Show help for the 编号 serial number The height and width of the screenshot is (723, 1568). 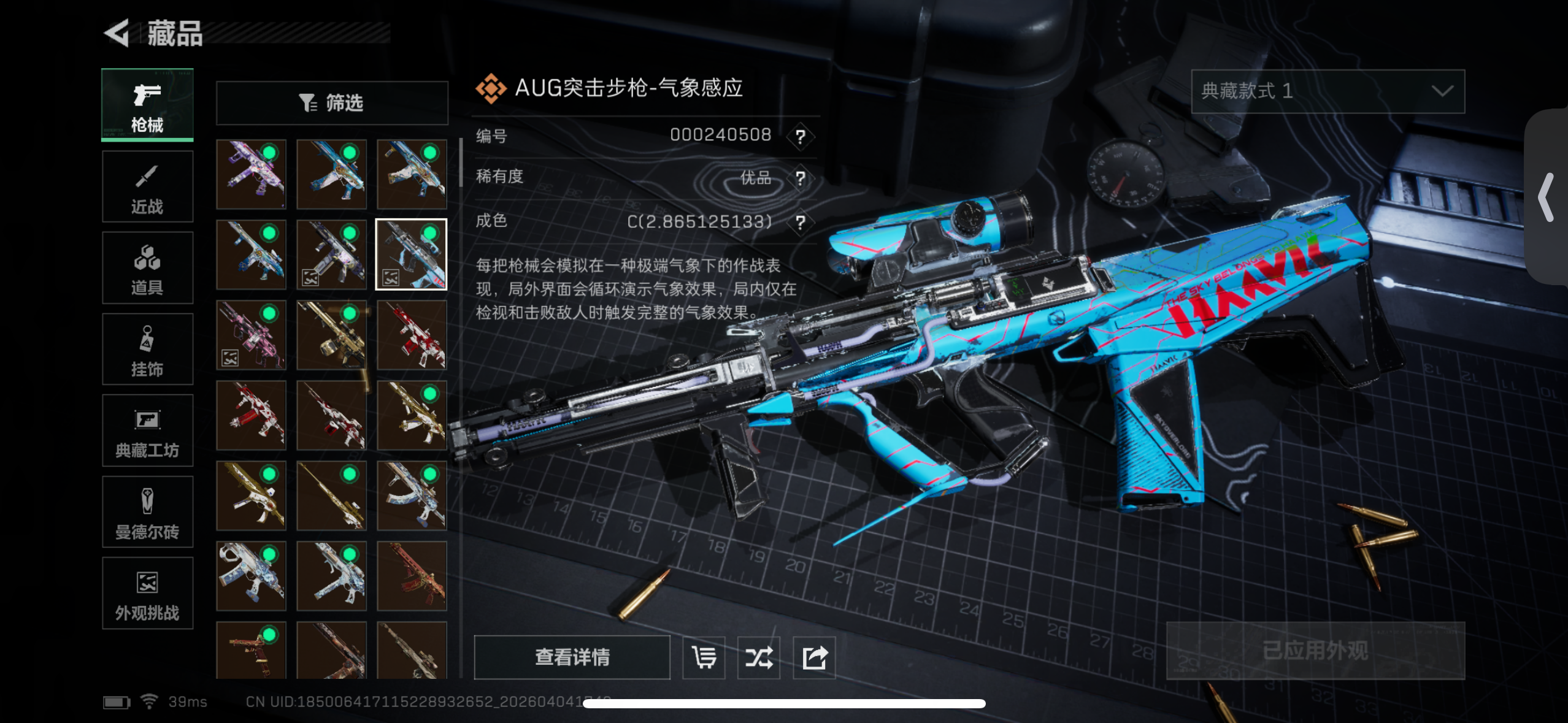800,136
